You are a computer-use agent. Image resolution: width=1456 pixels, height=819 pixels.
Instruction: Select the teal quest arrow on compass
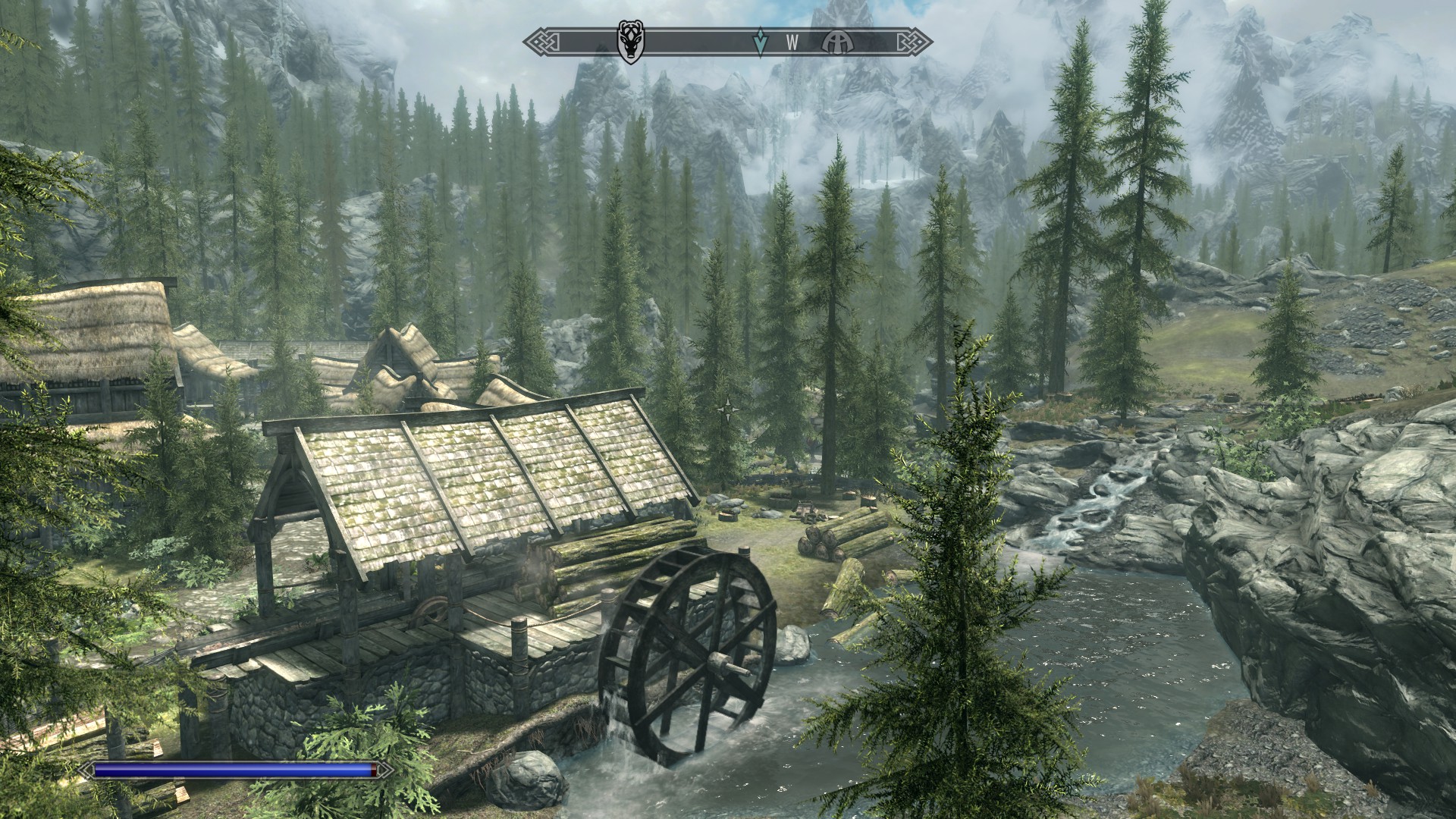760,43
